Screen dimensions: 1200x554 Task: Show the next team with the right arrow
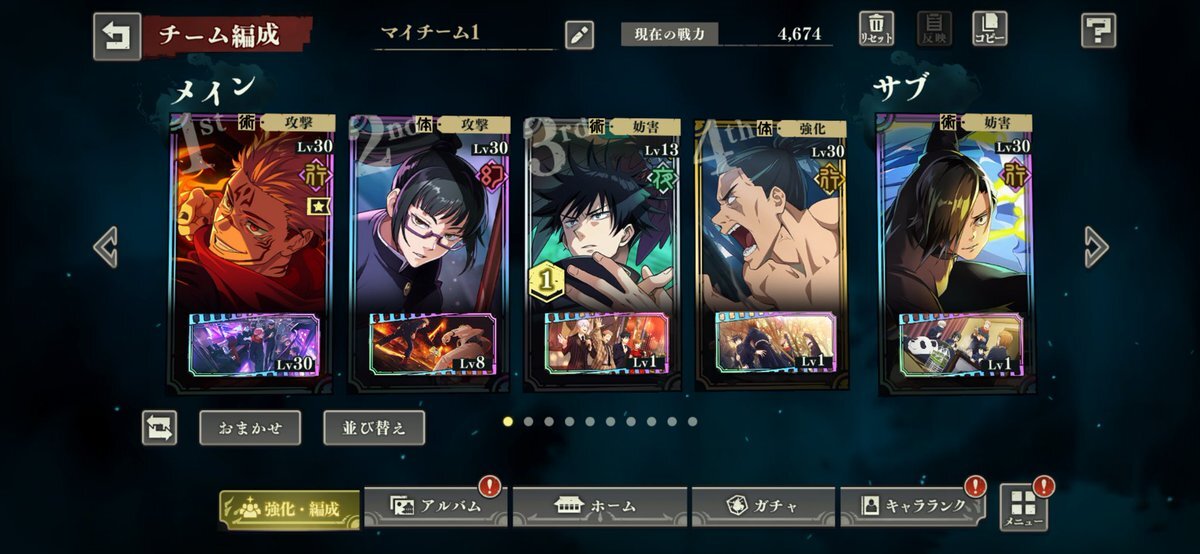point(1095,246)
